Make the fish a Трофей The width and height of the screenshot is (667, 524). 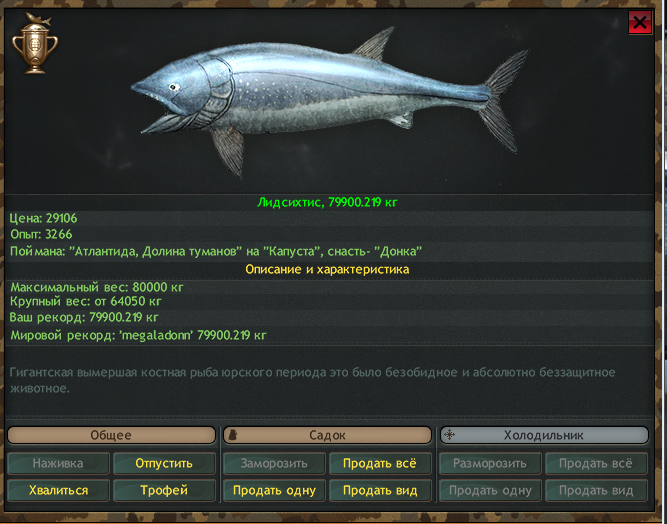164,490
